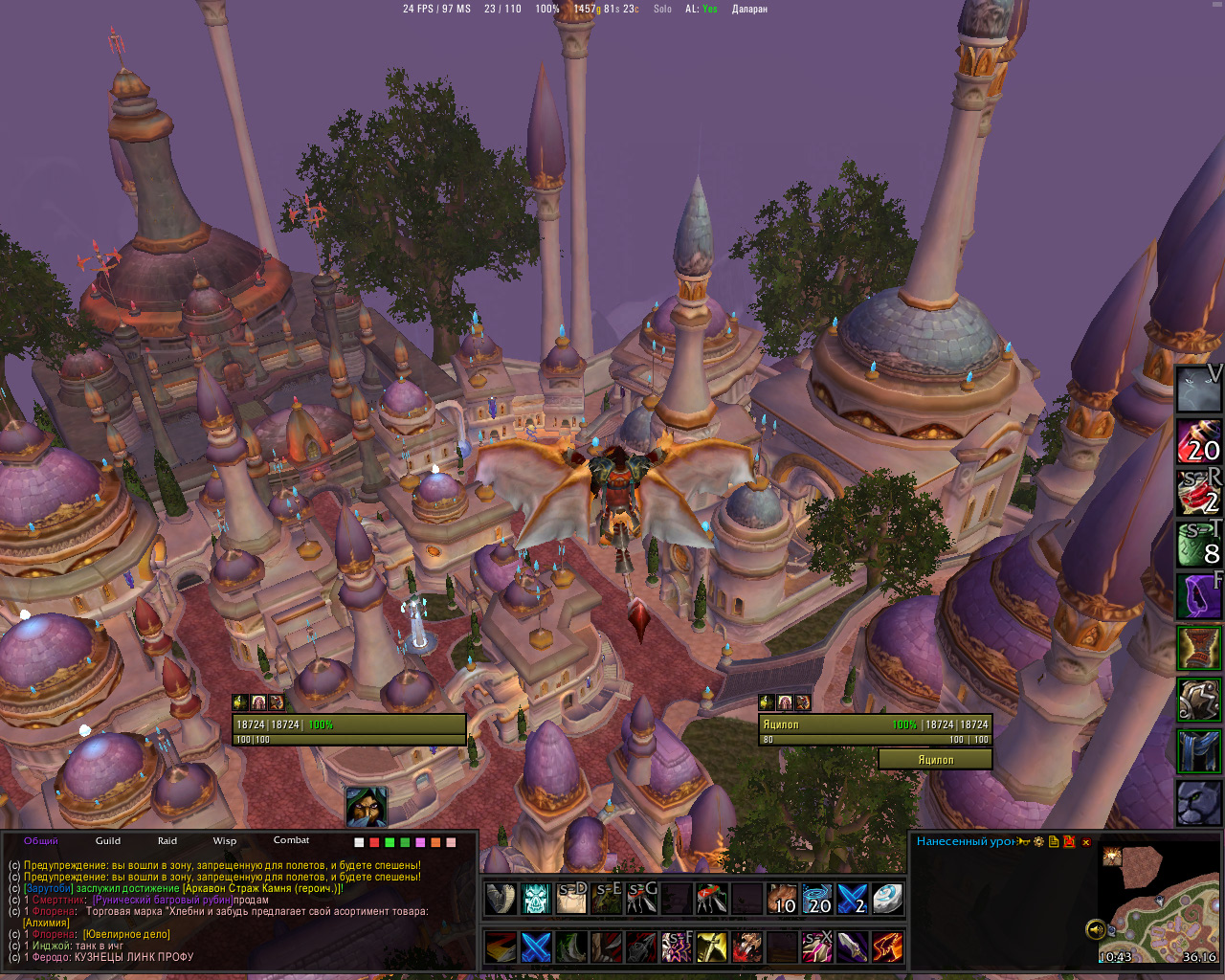Viewport: 1225px width, 980px height.
Task: Open the Raid chat tab
Action: click(167, 840)
